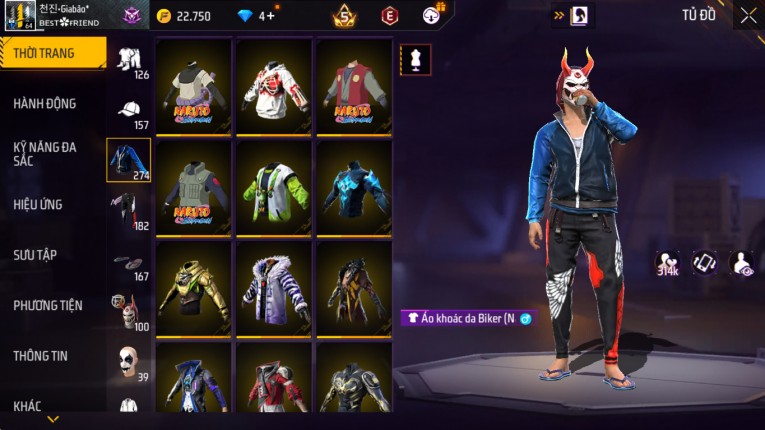This screenshot has width=765, height=430.
Task: Go to the HIỆU ỨNG tab
Action: pyautogui.click(x=38, y=204)
